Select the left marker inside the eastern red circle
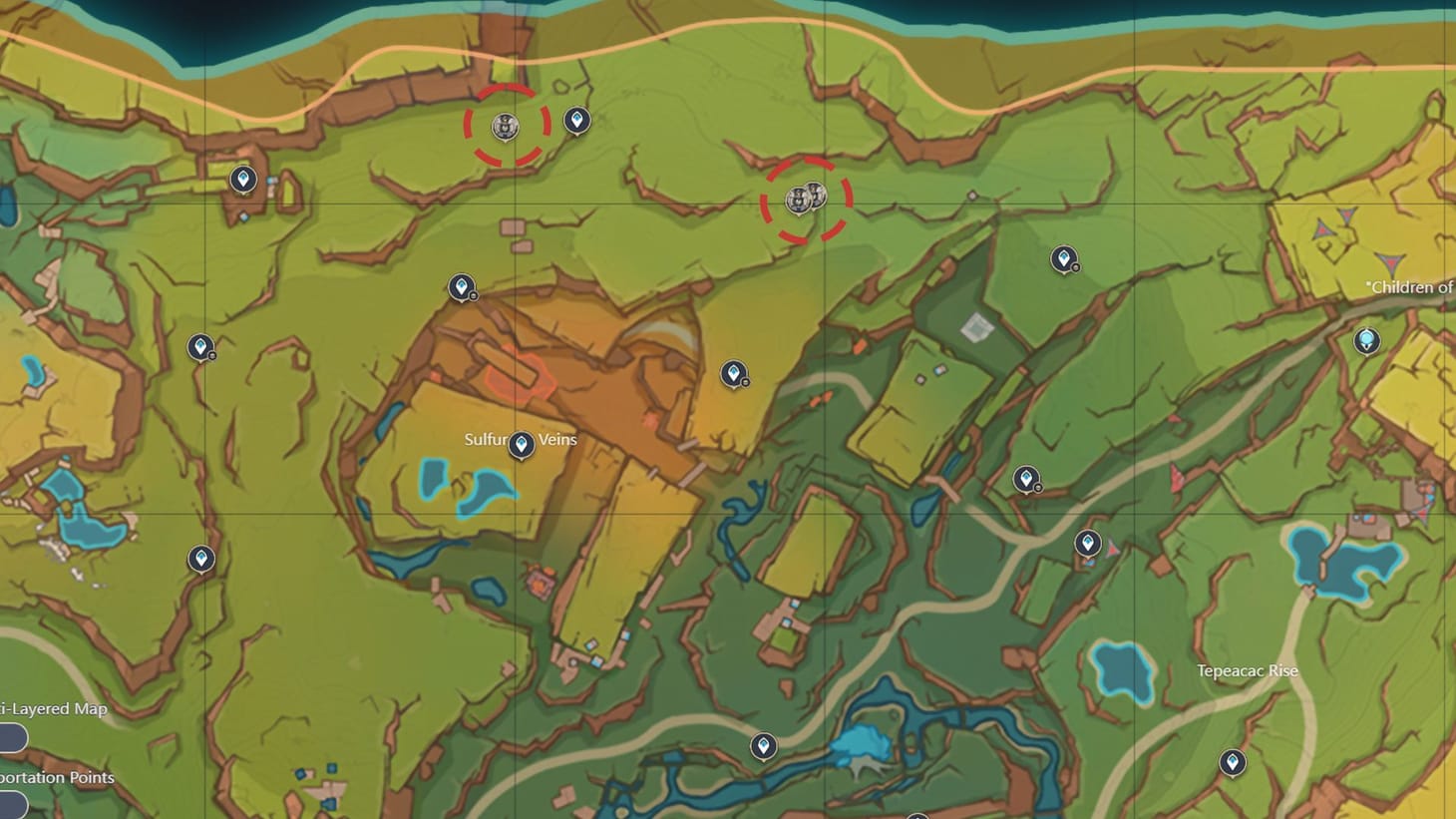 click(x=799, y=199)
